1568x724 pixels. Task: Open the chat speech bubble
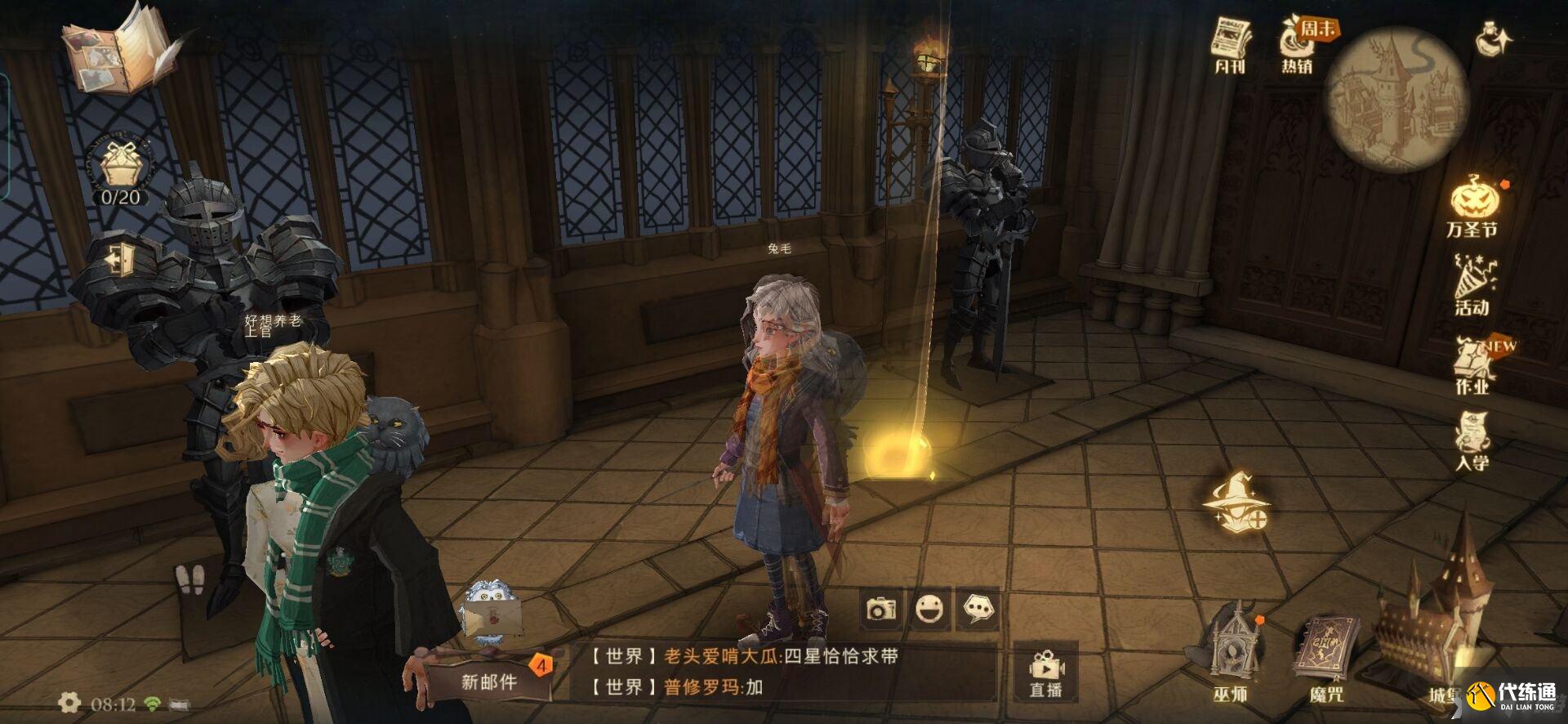pyautogui.click(x=978, y=610)
